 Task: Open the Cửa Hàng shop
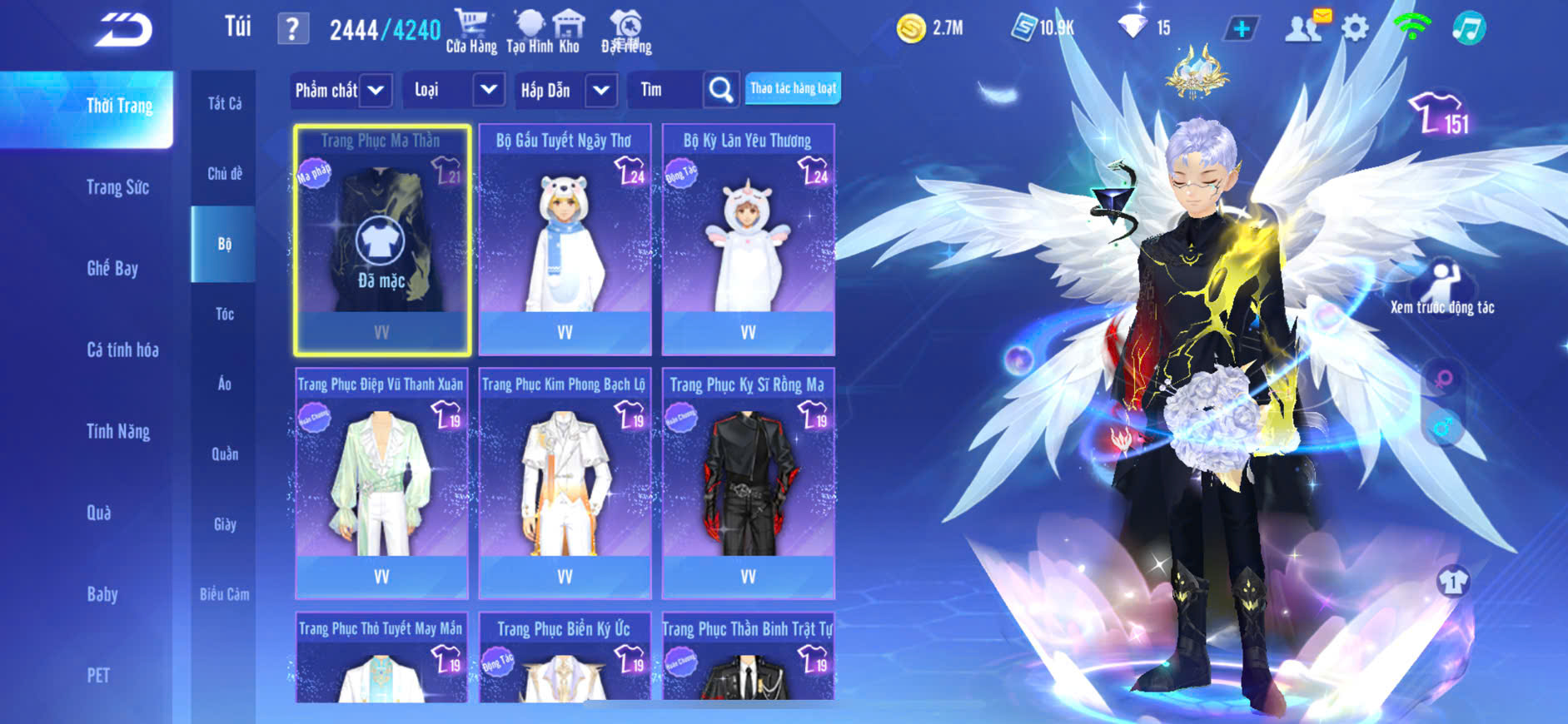(471, 31)
